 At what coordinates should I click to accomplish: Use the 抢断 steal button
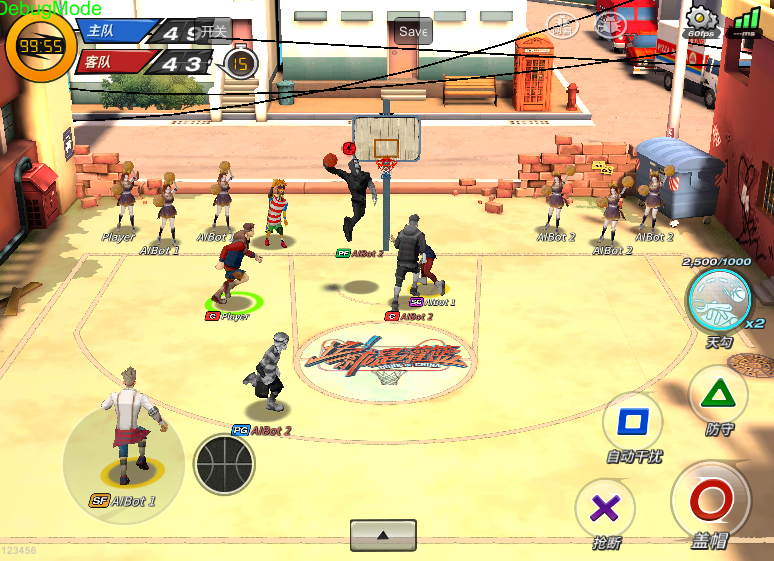(x=605, y=508)
